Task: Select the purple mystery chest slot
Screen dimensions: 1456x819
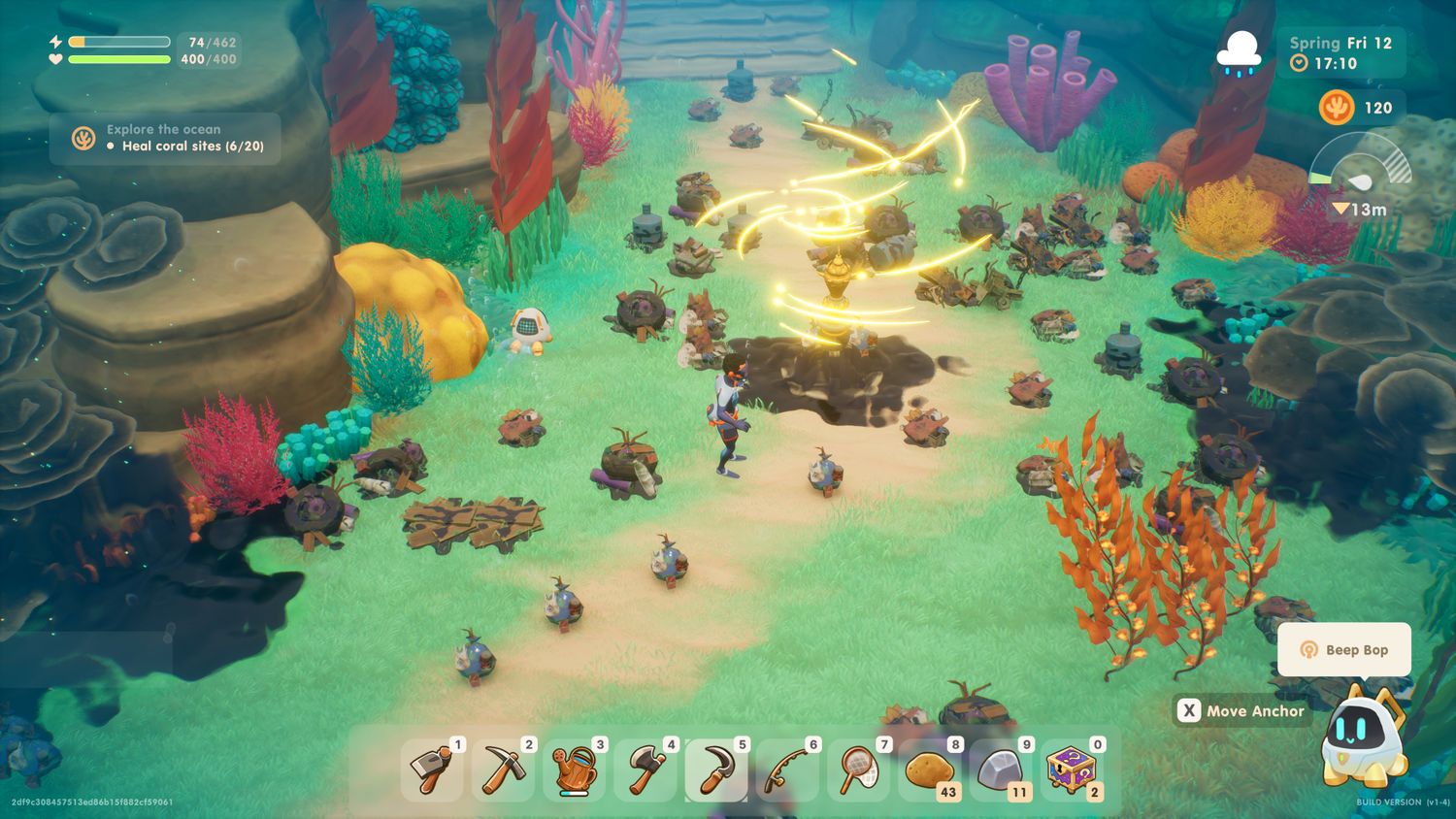Action: 1072,770
